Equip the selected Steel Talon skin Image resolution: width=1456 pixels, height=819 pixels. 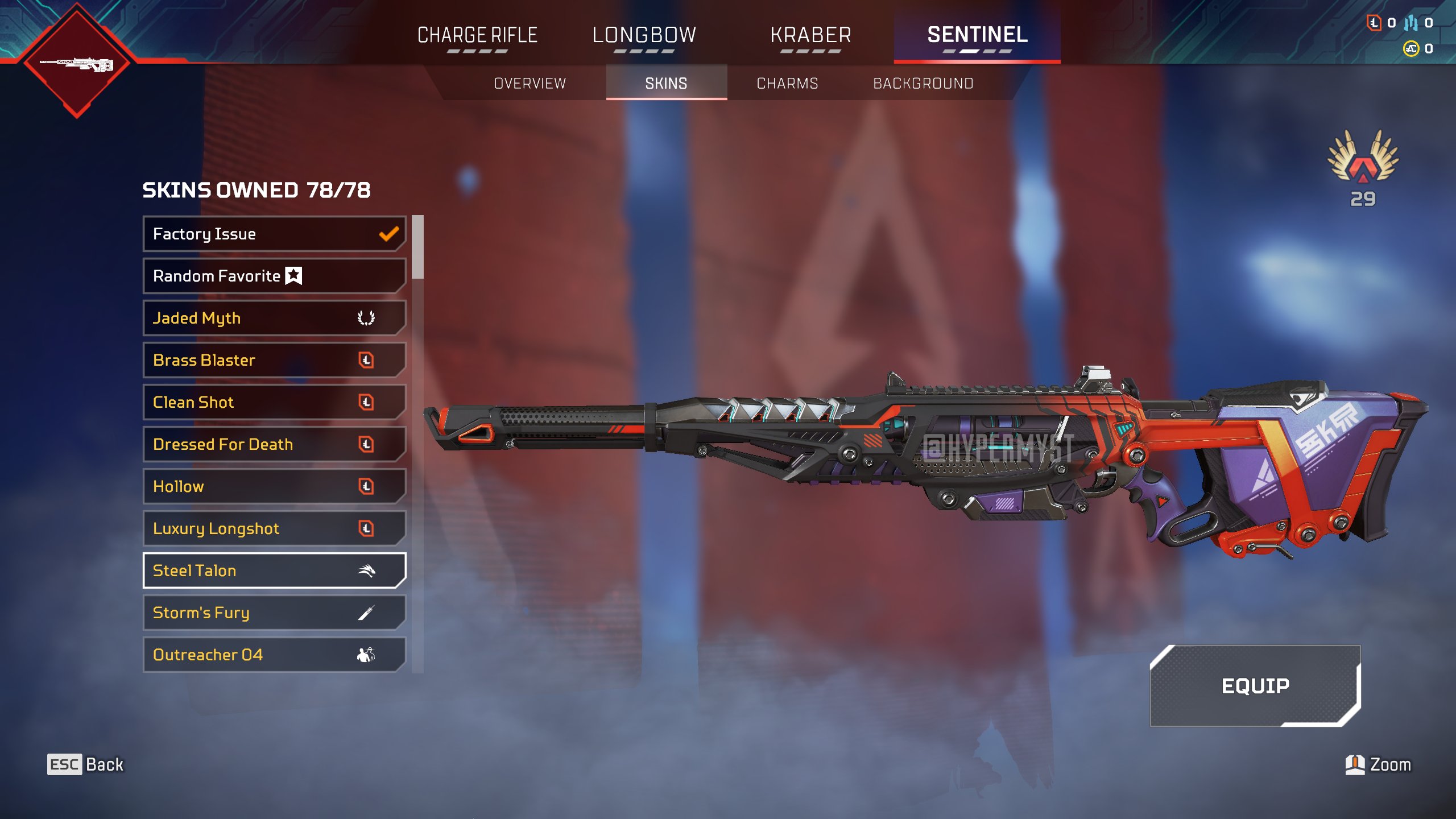(x=1255, y=686)
